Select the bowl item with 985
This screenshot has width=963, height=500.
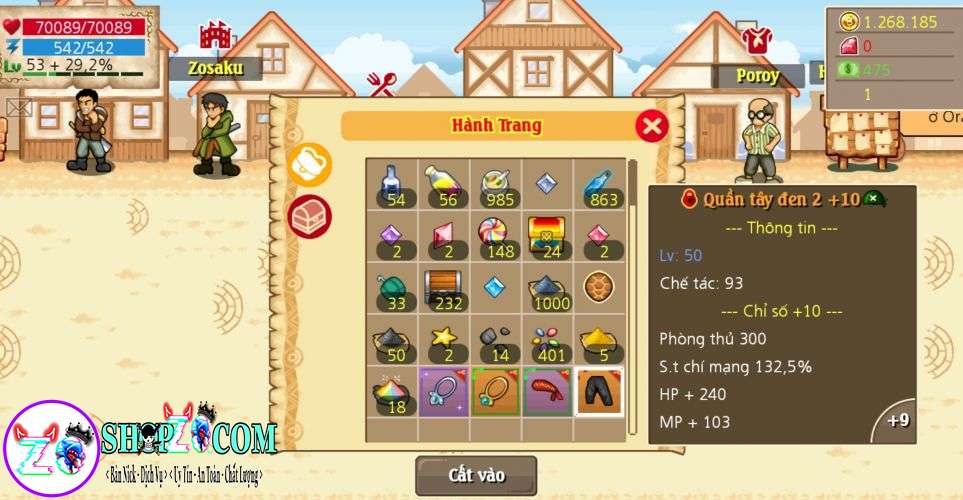click(x=495, y=184)
